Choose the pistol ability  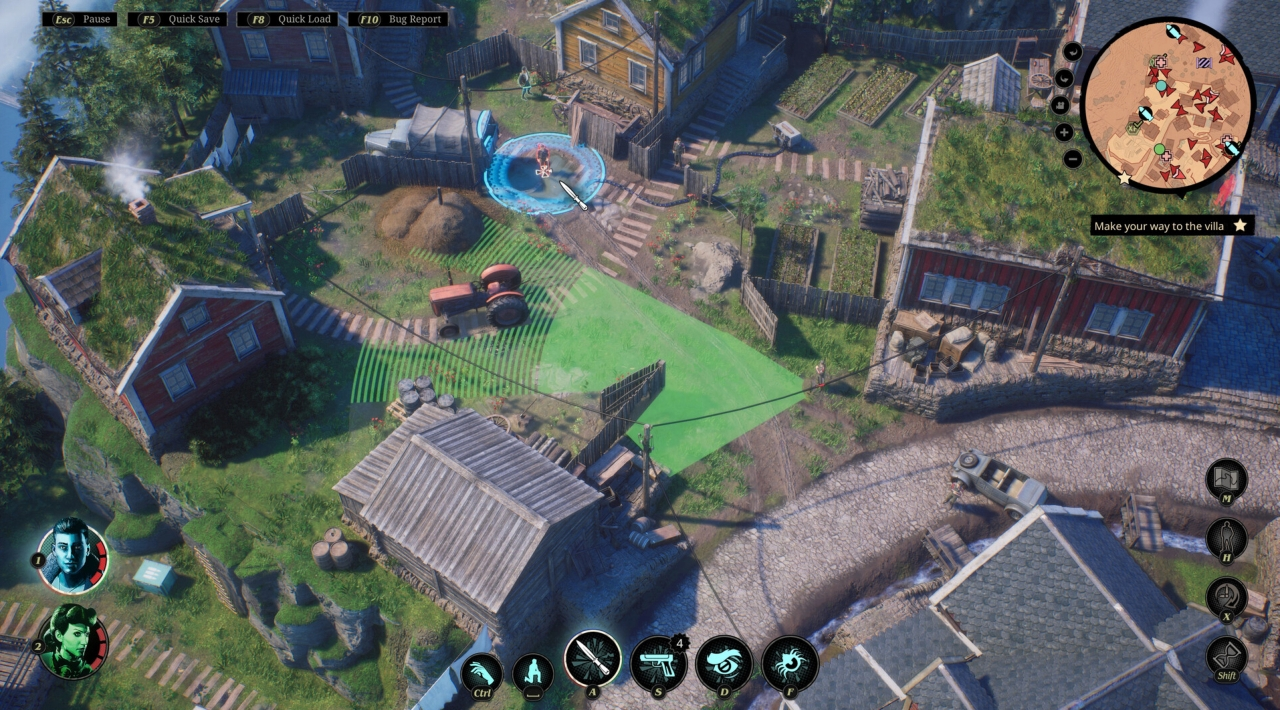click(658, 664)
